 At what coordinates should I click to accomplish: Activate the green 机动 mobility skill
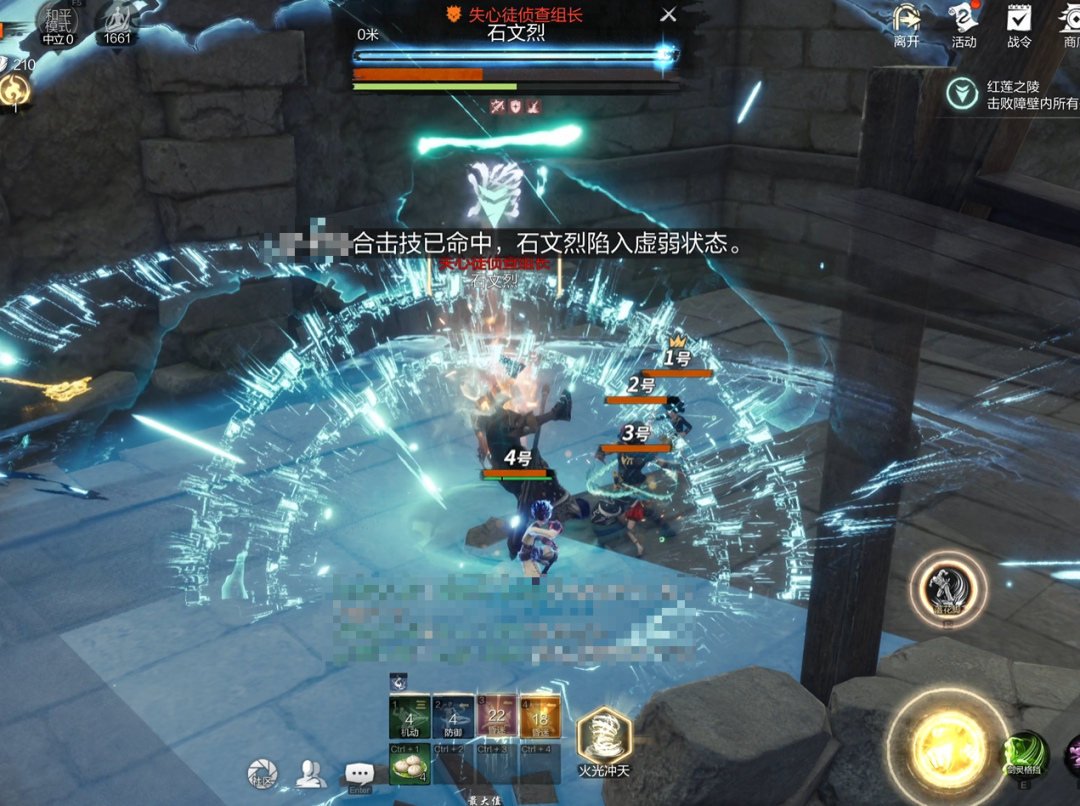click(409, 716)
